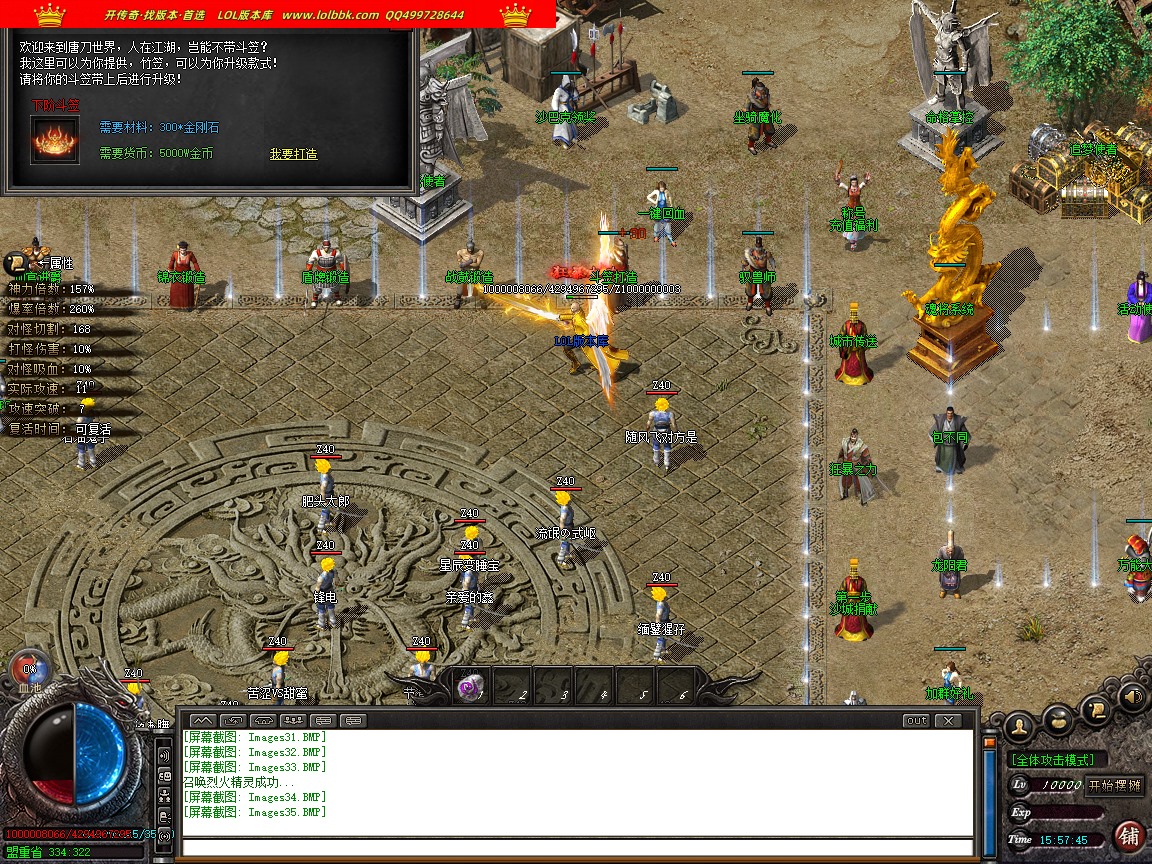Click the chat box 'out' button

[915, 720]
